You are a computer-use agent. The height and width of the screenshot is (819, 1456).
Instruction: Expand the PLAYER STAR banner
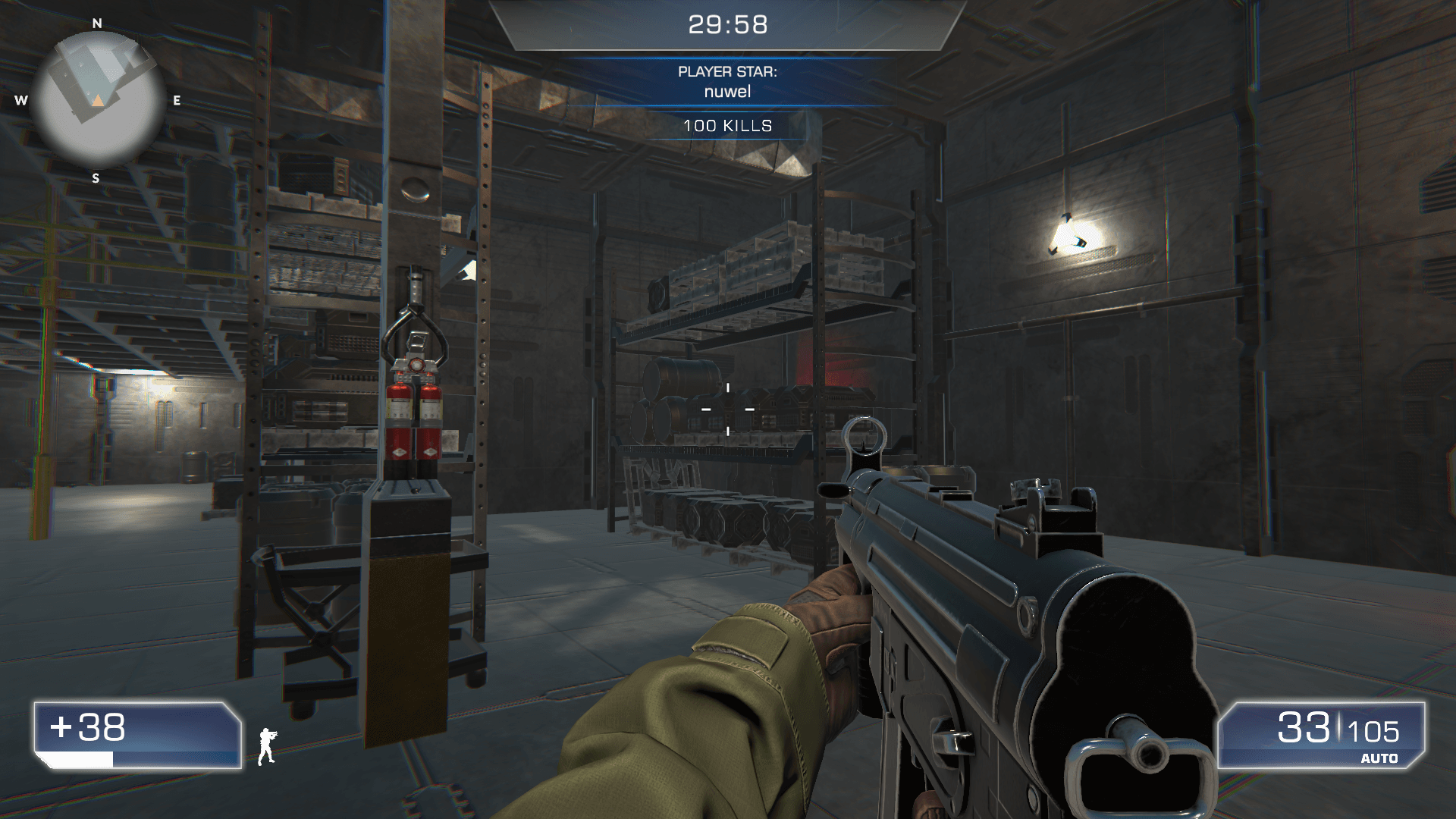pyautogui.click(x=726, y=82)
